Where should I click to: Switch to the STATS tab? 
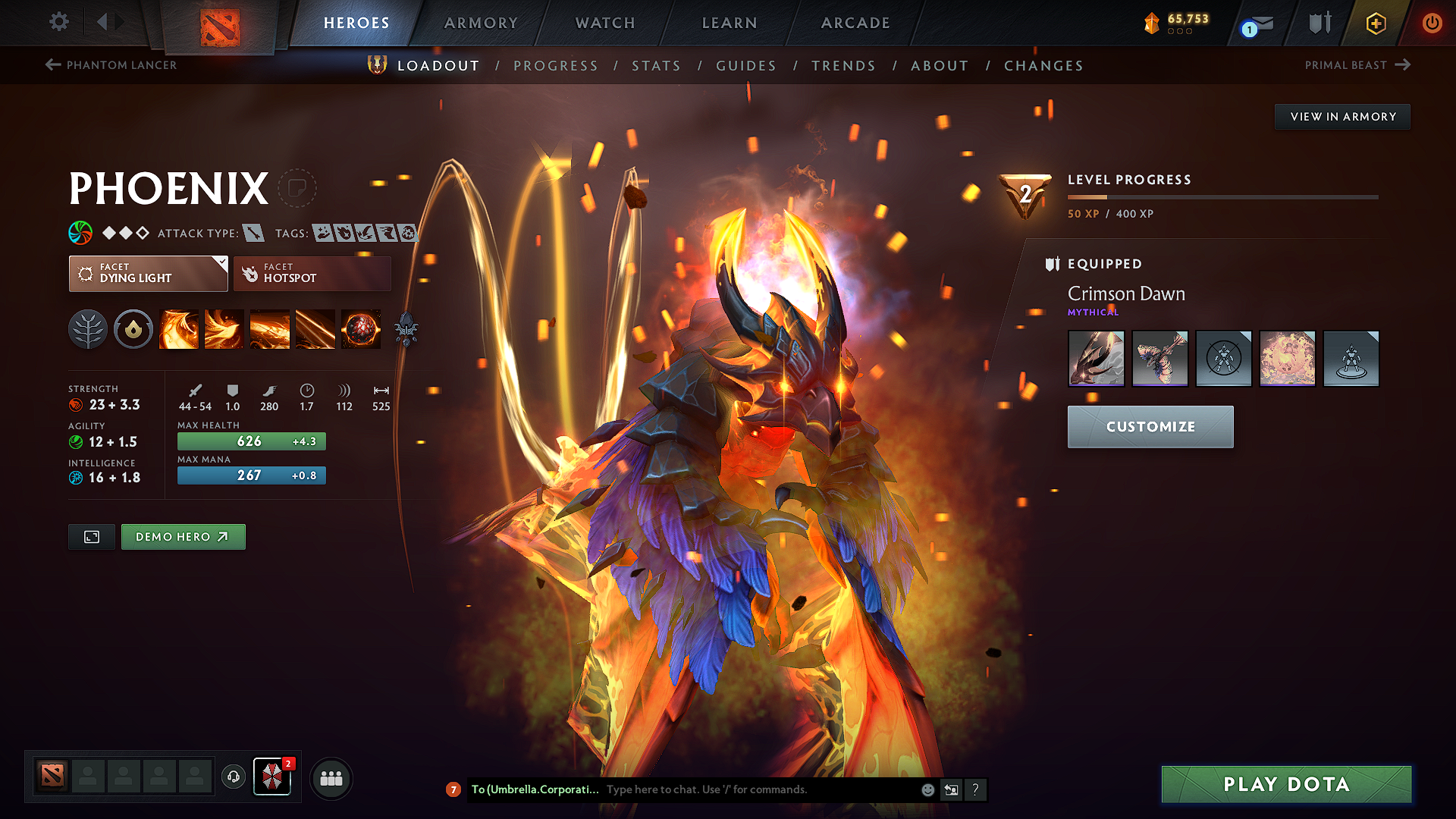coord(656,66)
